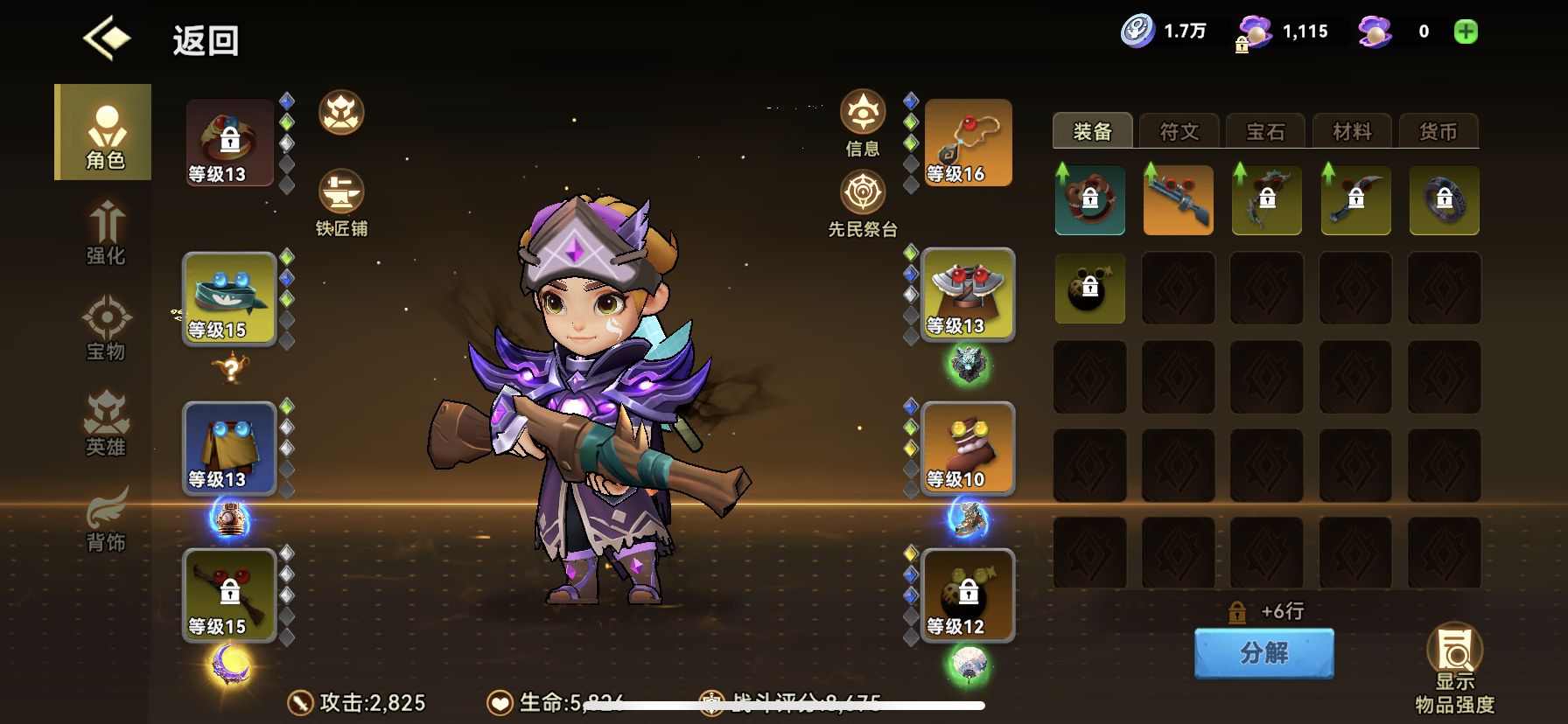Select the 角色 character section
Screen dimensions: 1568x724
pos(104,131)
